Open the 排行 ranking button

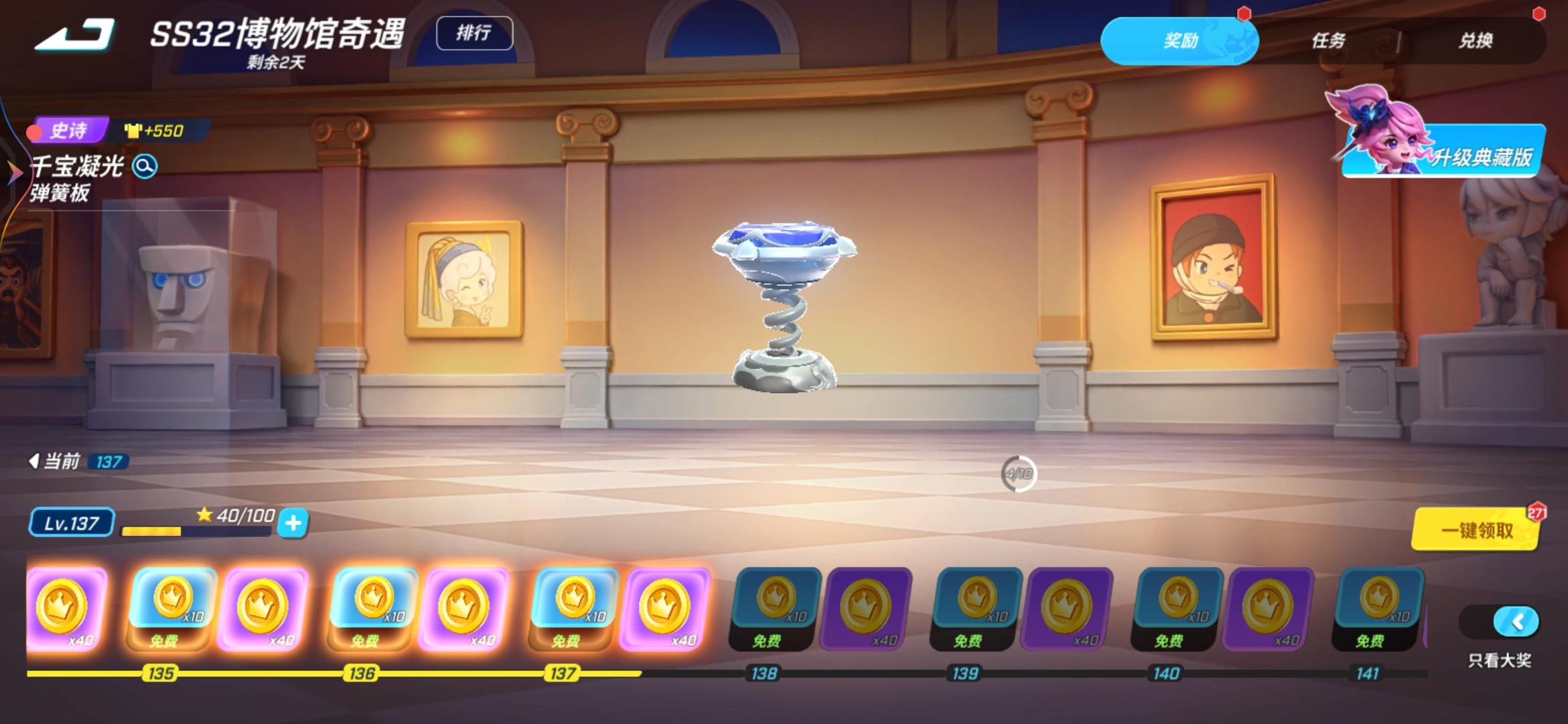coord(474,34)
